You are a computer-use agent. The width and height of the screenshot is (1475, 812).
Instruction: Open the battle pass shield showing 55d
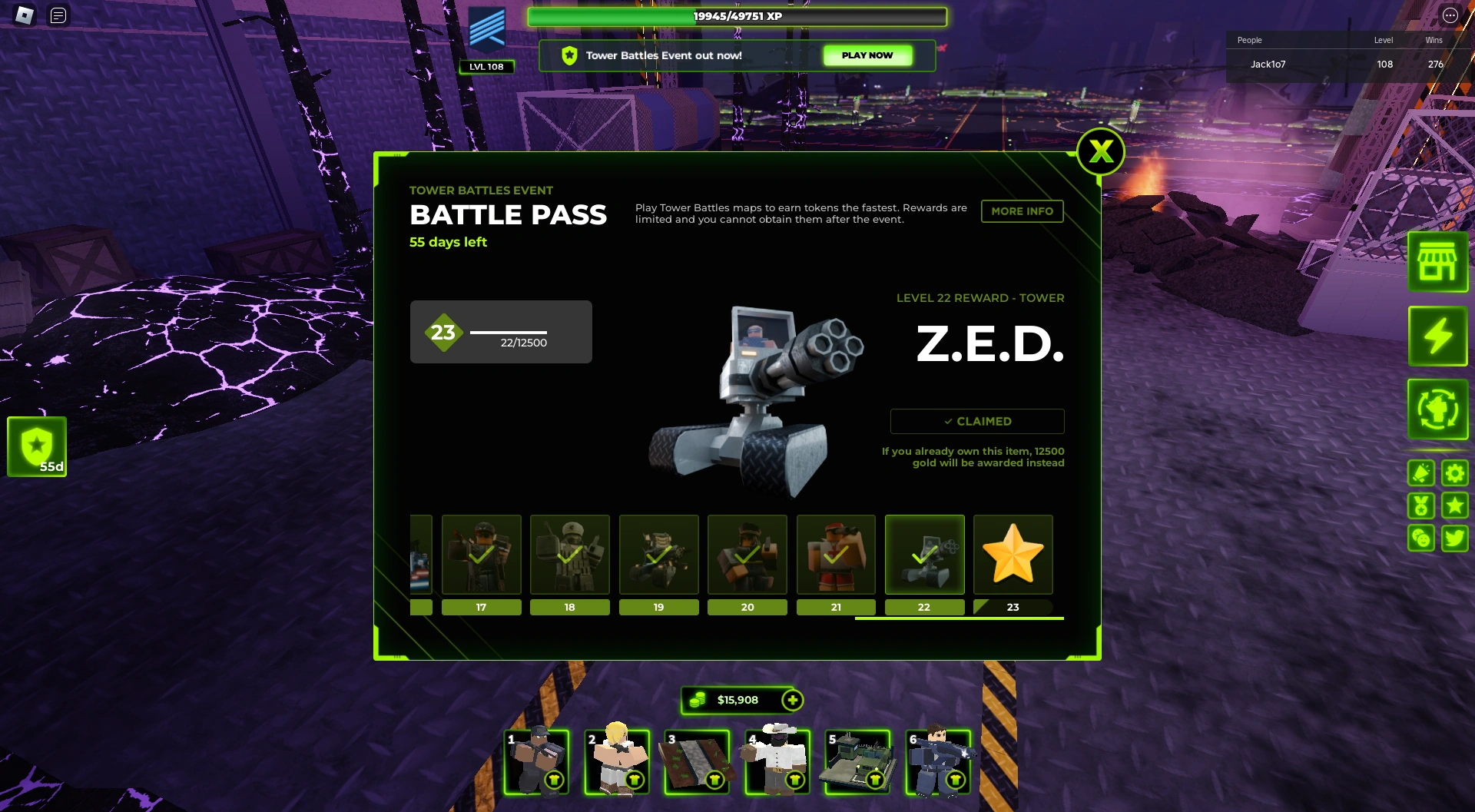(35, 446)
